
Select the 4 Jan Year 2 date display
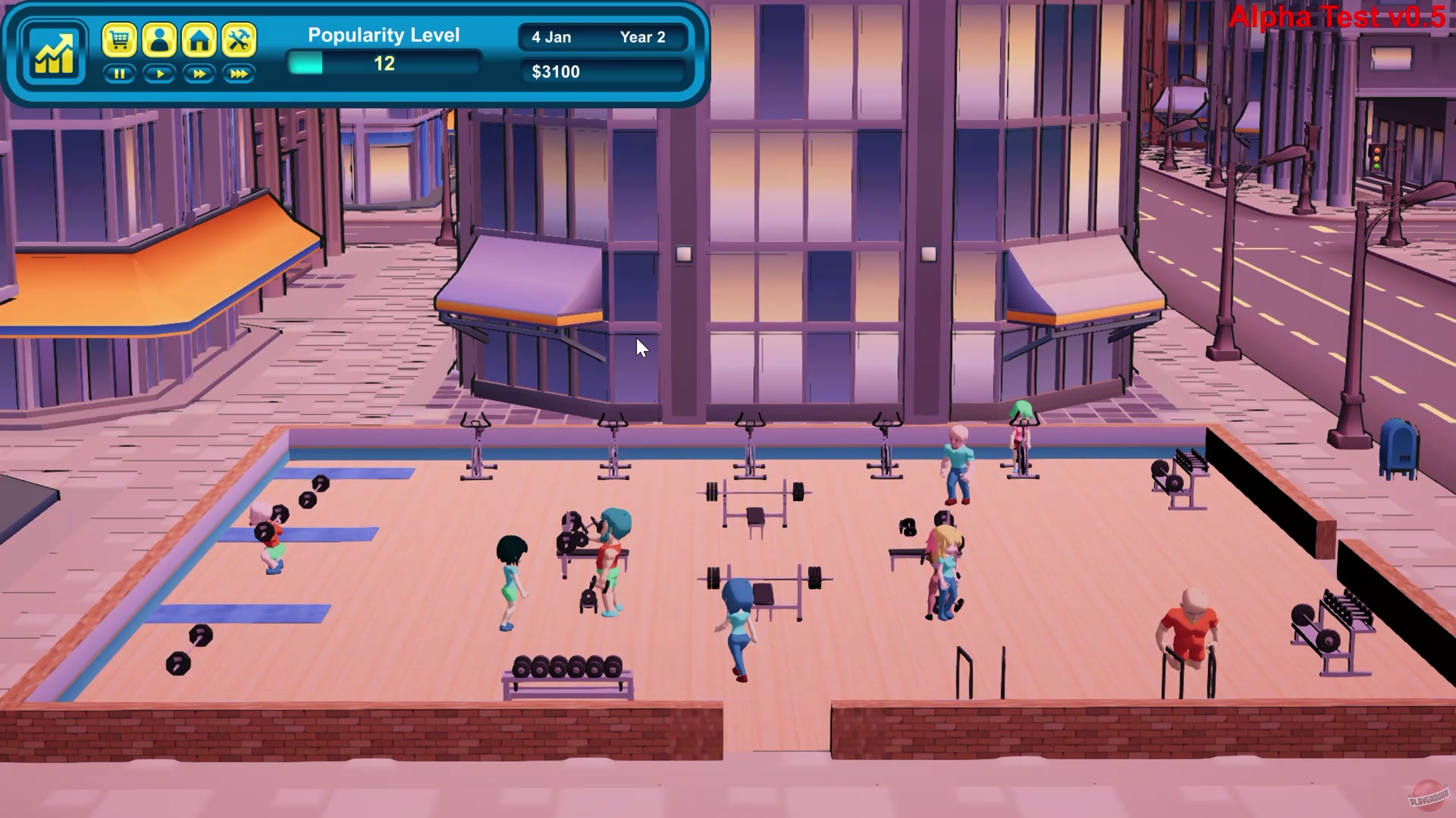[602, 38]
